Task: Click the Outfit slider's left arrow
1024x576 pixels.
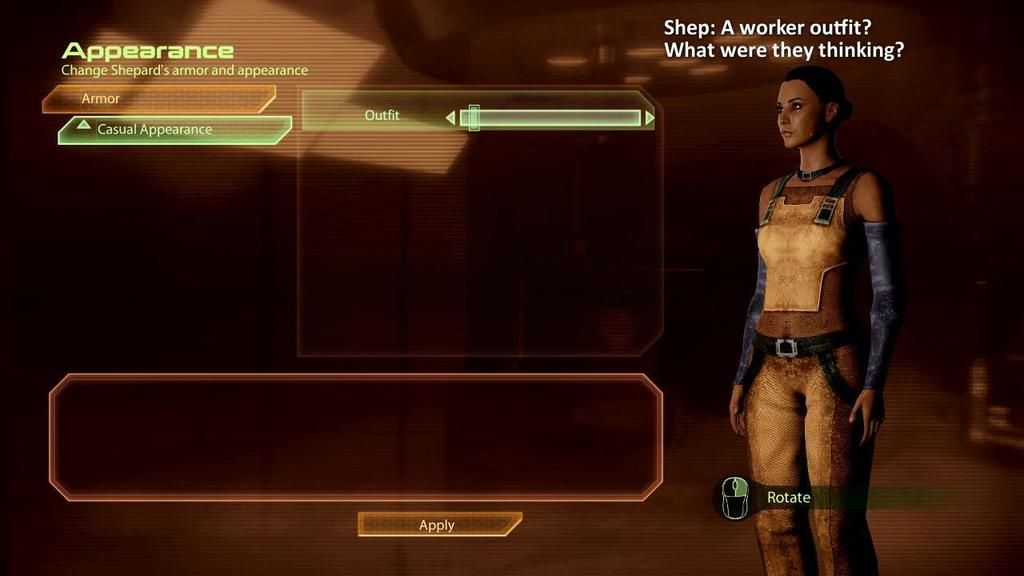Action: click(450, 118)
